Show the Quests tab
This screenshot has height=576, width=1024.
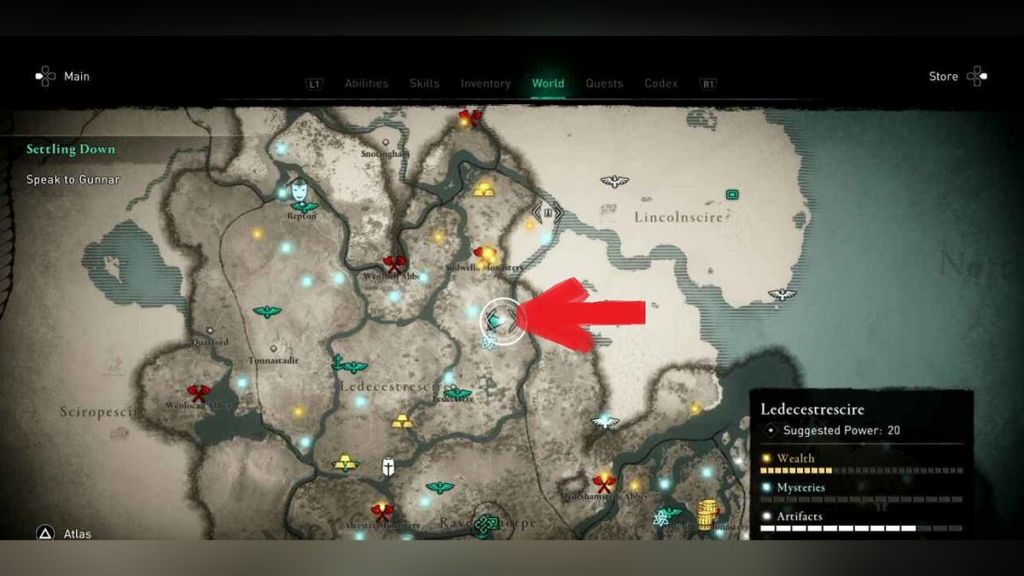[x=604, y=84]
